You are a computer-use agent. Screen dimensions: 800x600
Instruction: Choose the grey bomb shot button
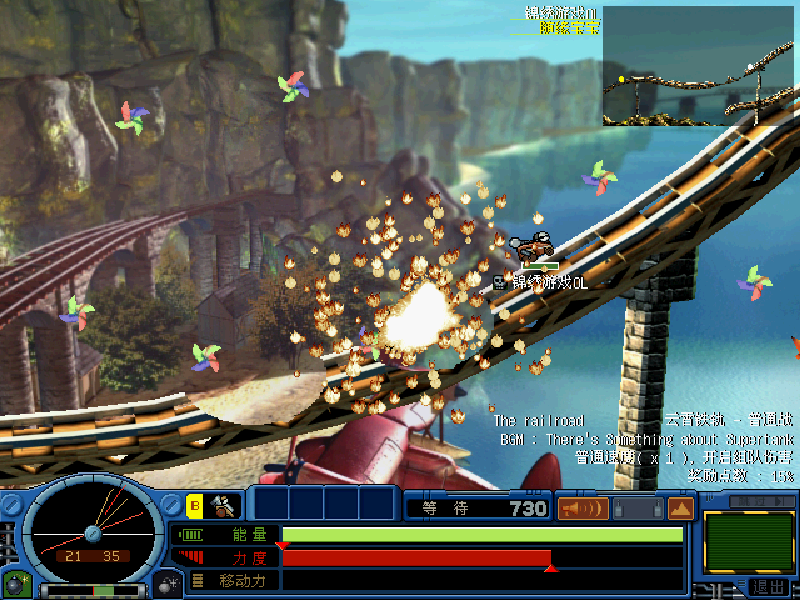[165, 583]
